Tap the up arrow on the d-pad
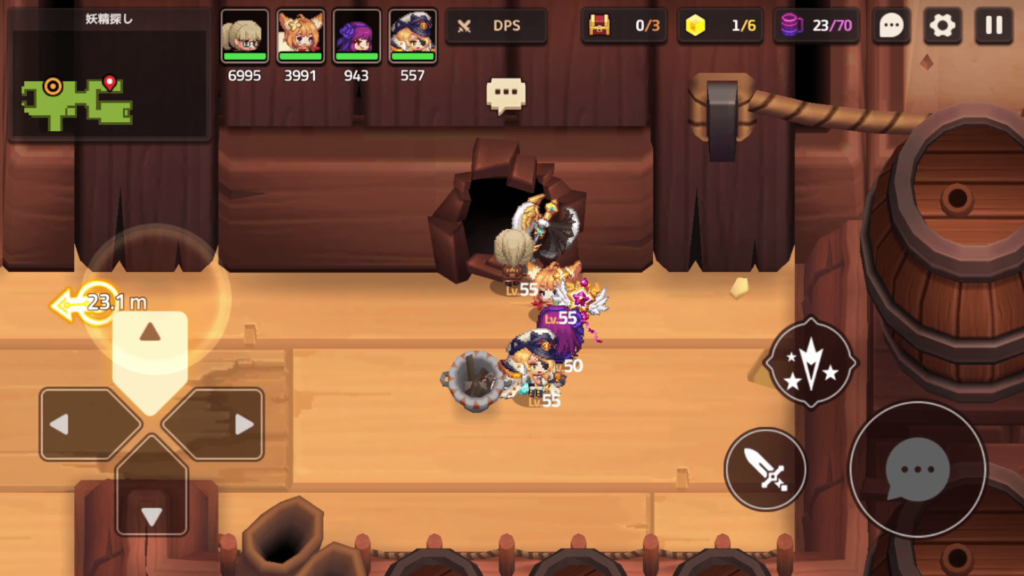Screen dimensions: 1024x576 coord(150,345)
